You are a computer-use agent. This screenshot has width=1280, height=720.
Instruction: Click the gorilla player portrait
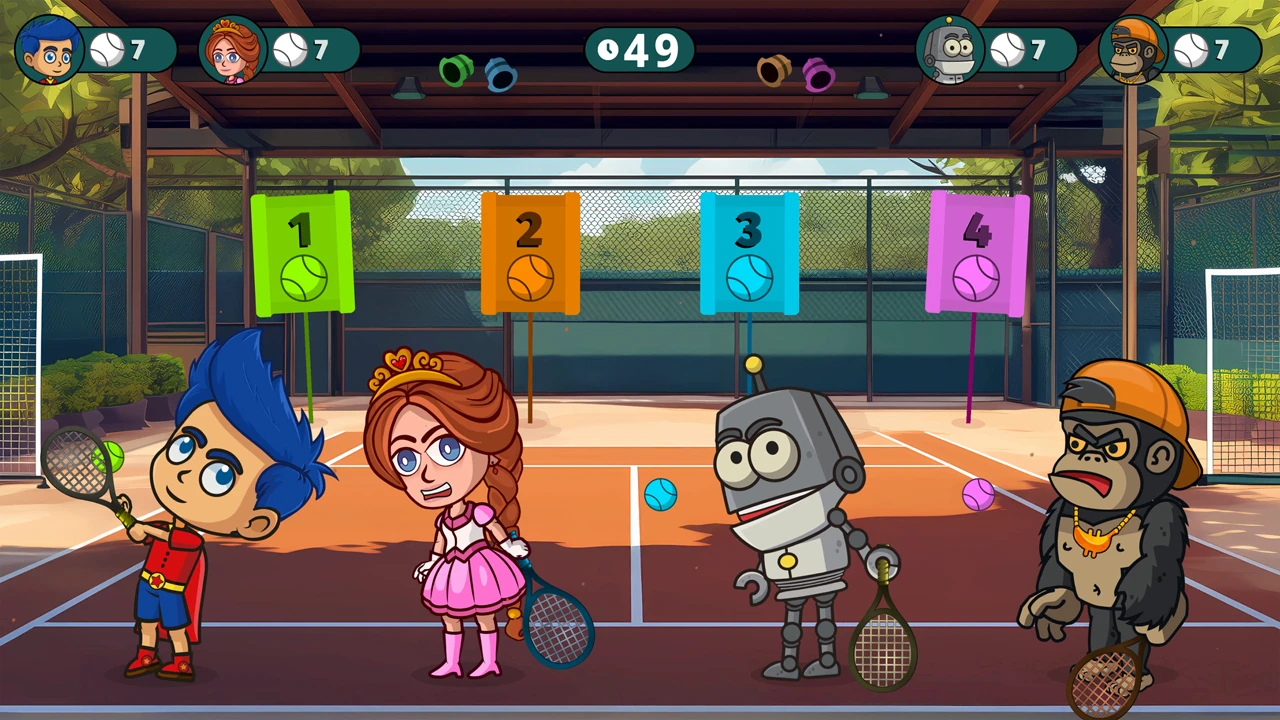tap(1132, 50)
